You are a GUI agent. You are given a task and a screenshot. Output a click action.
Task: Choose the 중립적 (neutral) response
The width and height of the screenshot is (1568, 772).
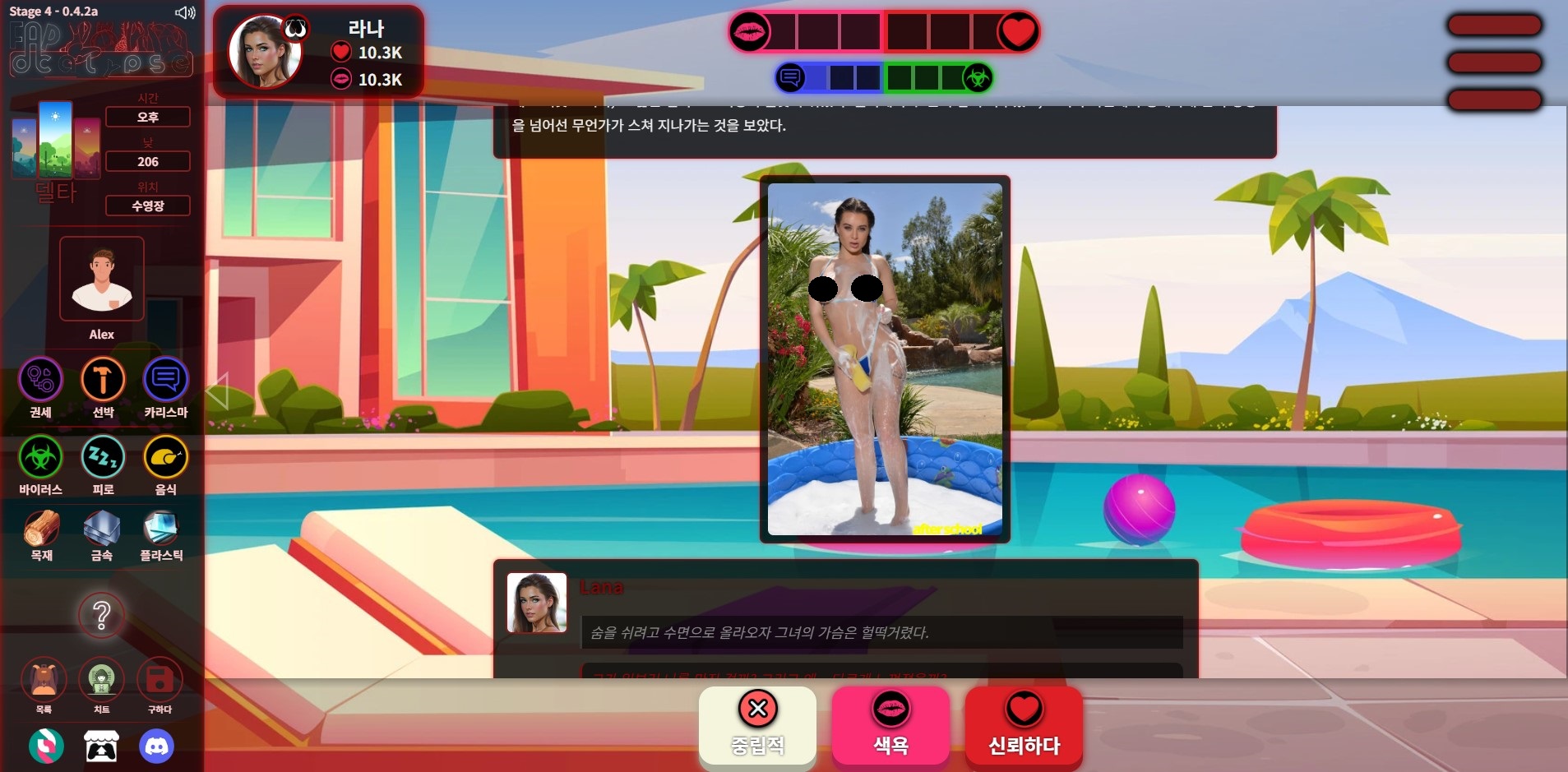pos(757,725)
